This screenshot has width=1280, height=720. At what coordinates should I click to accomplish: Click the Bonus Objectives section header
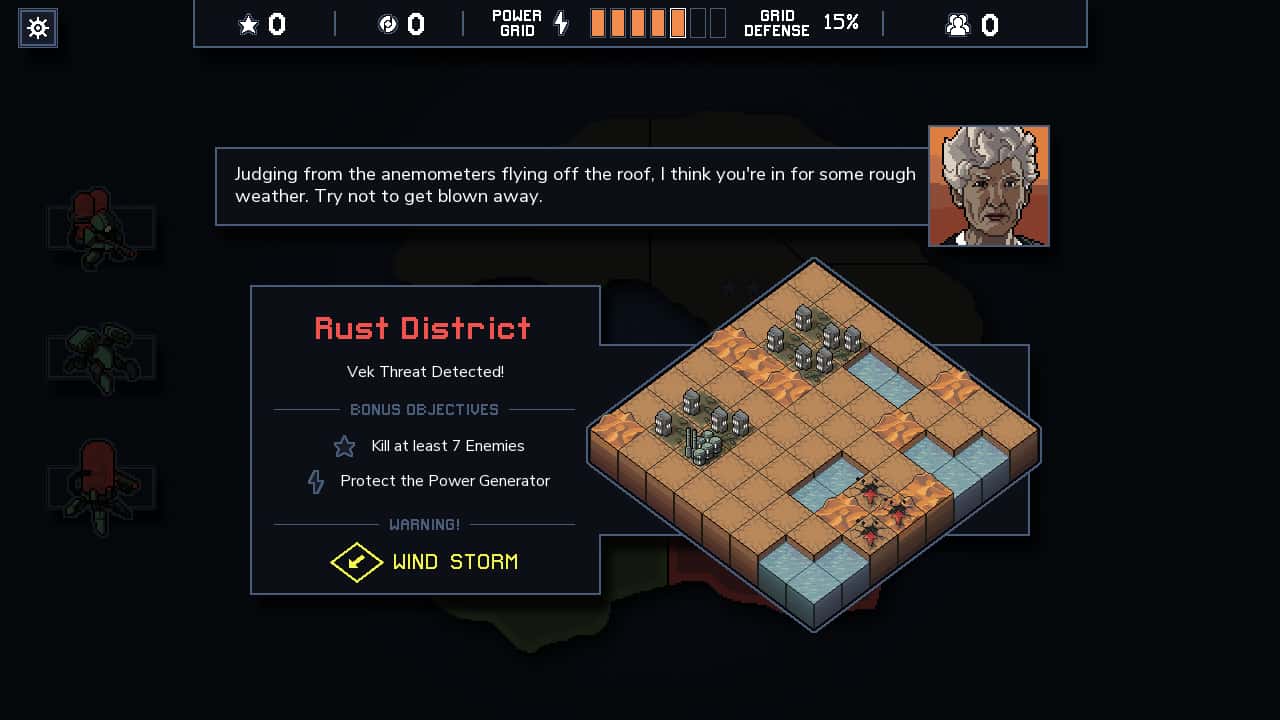pyautogui.click(x=424, y=409)
